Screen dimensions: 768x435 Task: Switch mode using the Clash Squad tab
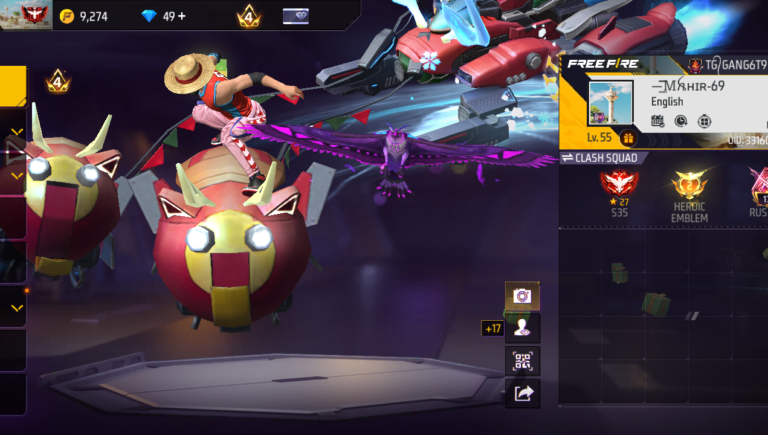pos(600,158)
